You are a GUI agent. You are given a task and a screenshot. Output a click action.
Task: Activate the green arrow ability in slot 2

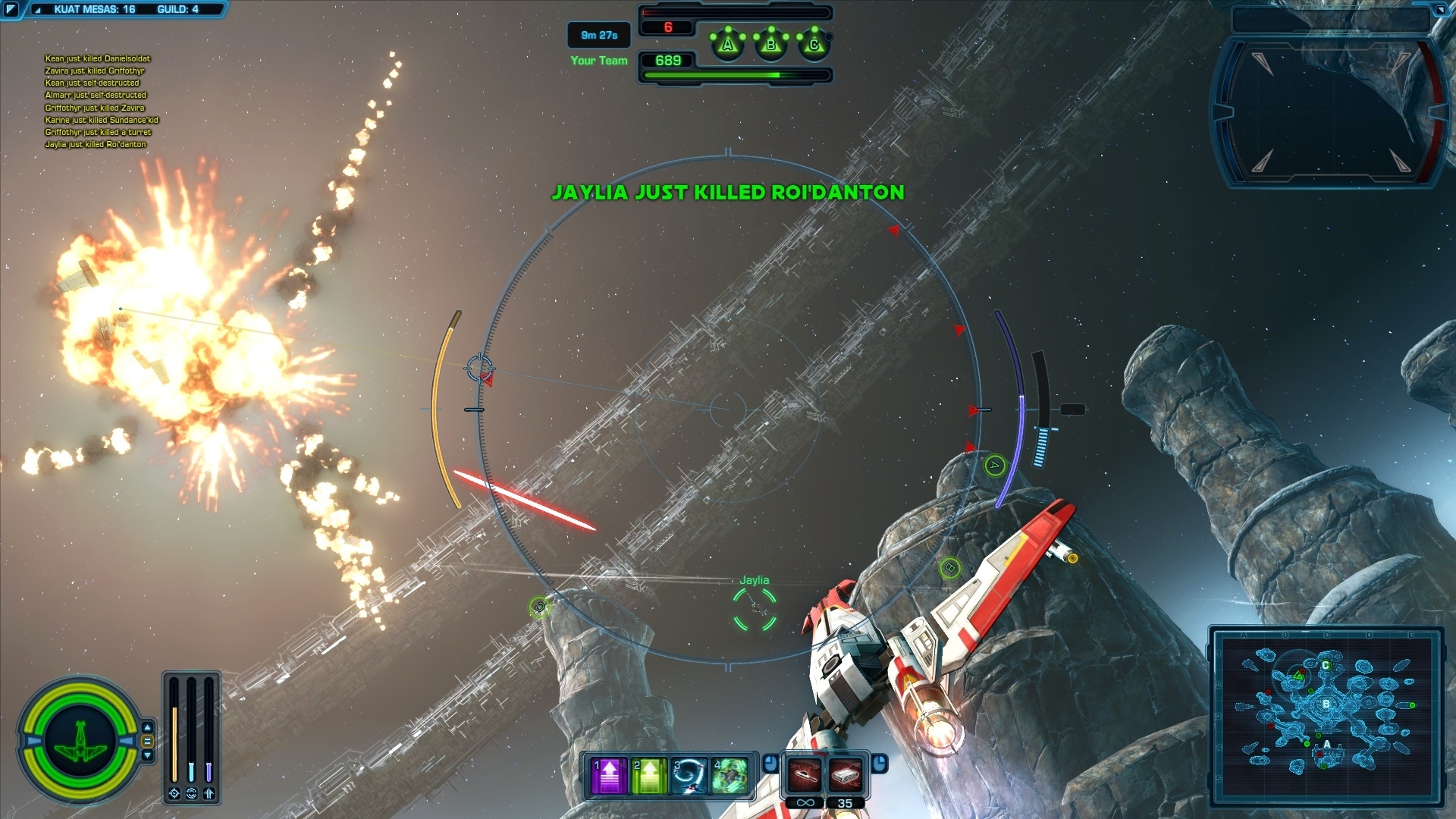[x=649, y=776]
